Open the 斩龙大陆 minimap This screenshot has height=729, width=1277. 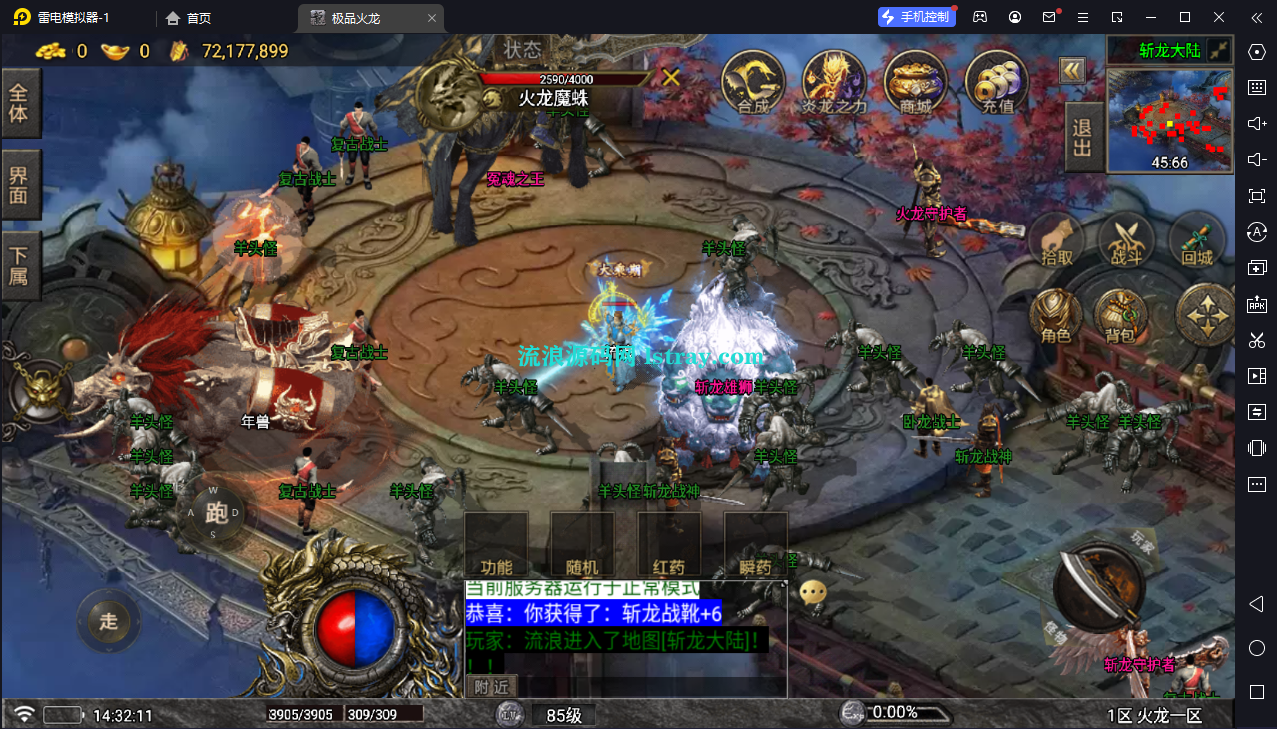1169,120
